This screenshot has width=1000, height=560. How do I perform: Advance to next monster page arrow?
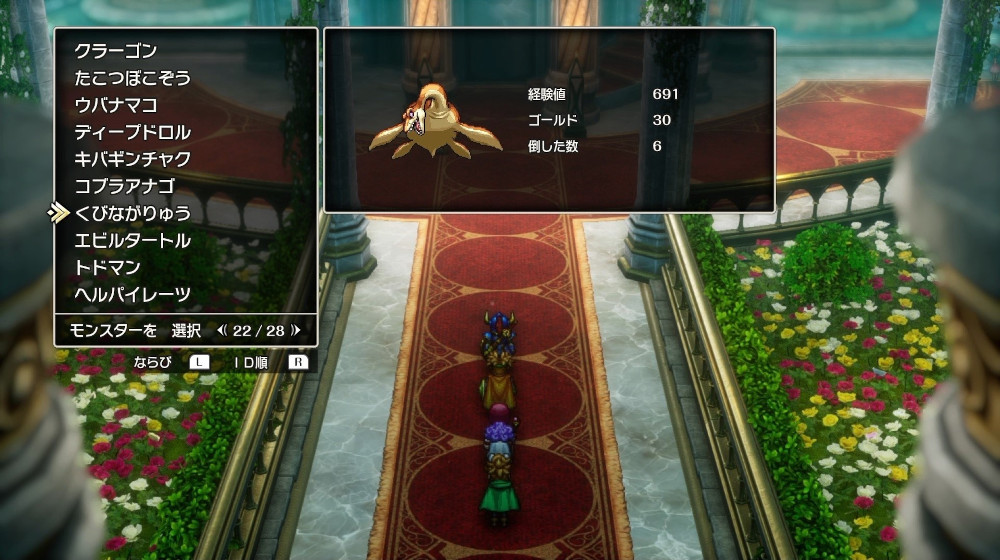coord(296,329)
